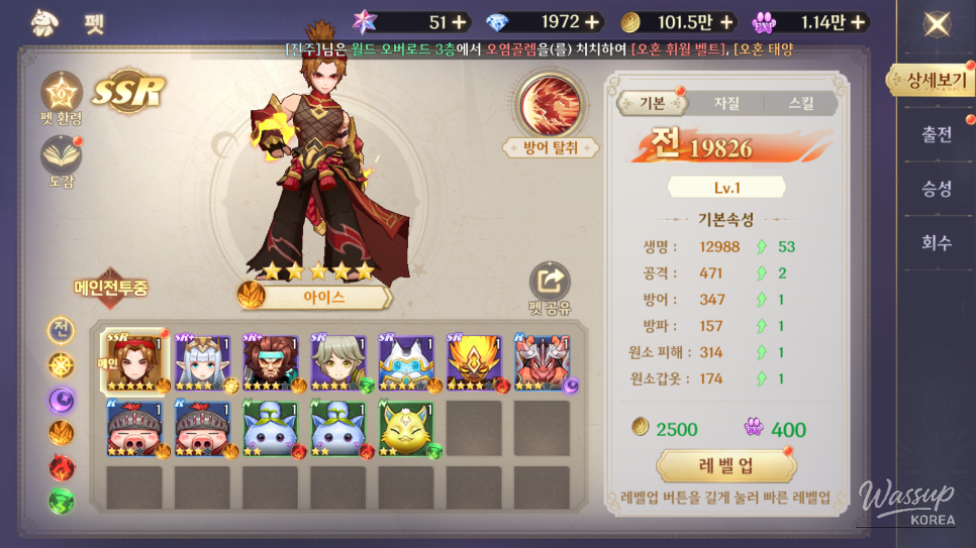This screenshot has height=548, width=976.
Task: Add more diamonds with the plus button
Action: tap(593, 22)
